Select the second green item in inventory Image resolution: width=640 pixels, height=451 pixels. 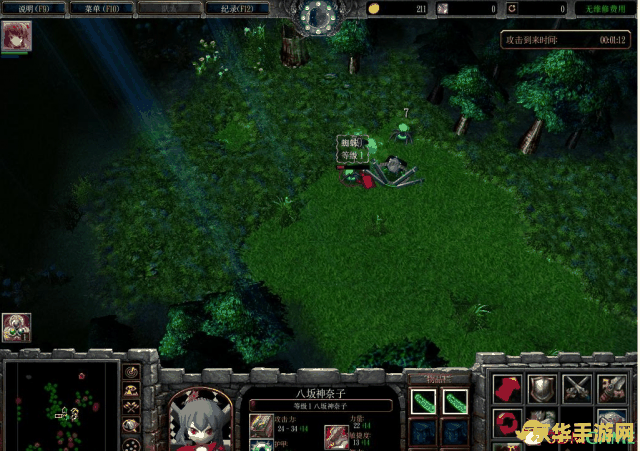tap(455, 402)
